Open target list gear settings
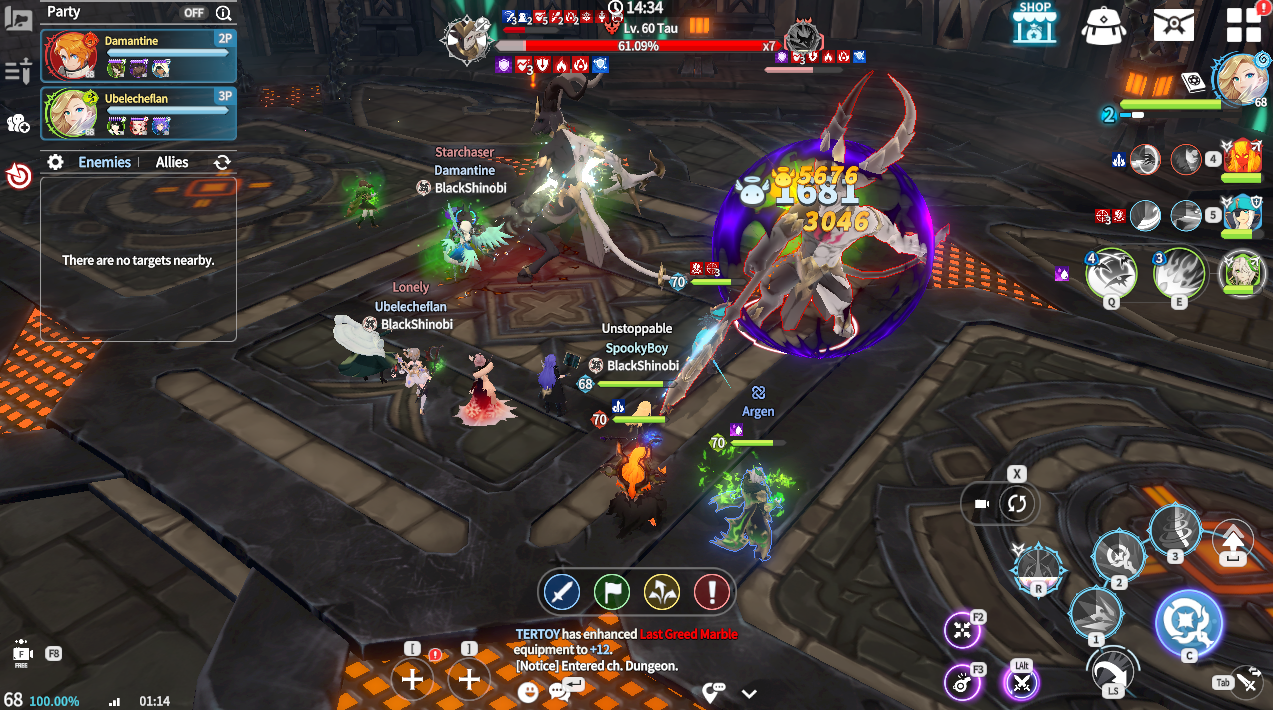 click(56, 162)
